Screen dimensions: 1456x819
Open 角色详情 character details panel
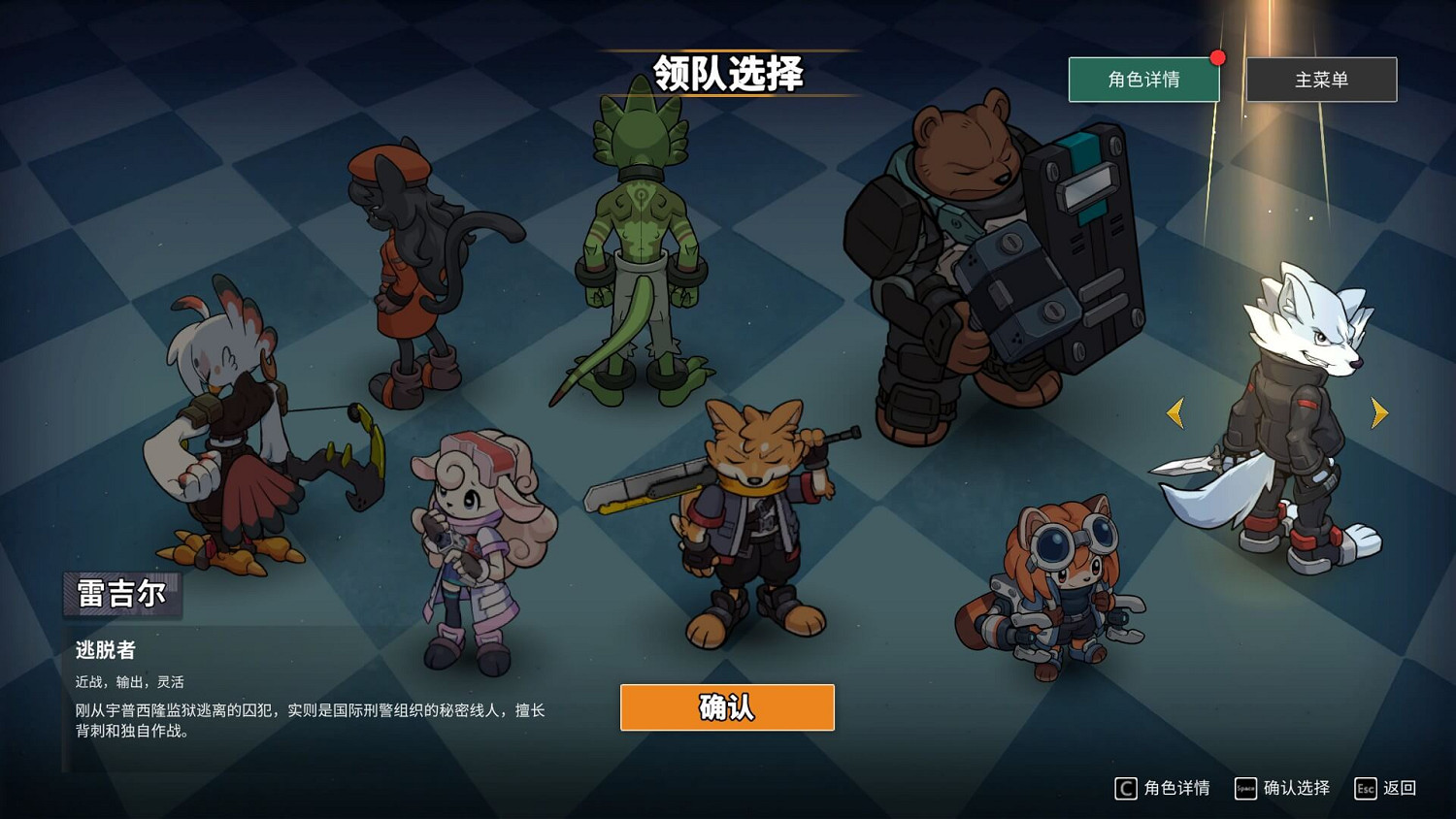(1143, 80)
